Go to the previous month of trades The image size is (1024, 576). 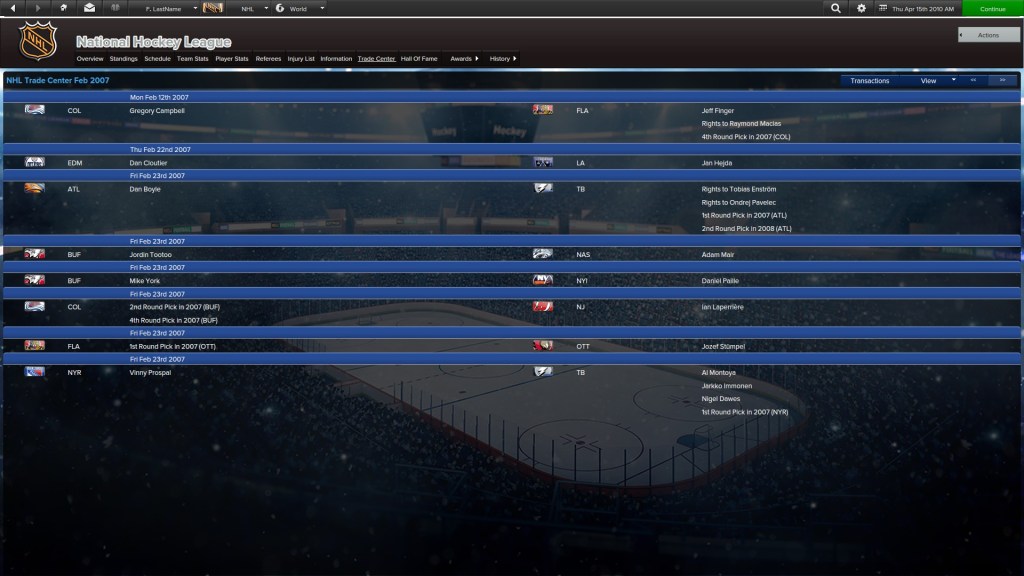tap(974, 80)
